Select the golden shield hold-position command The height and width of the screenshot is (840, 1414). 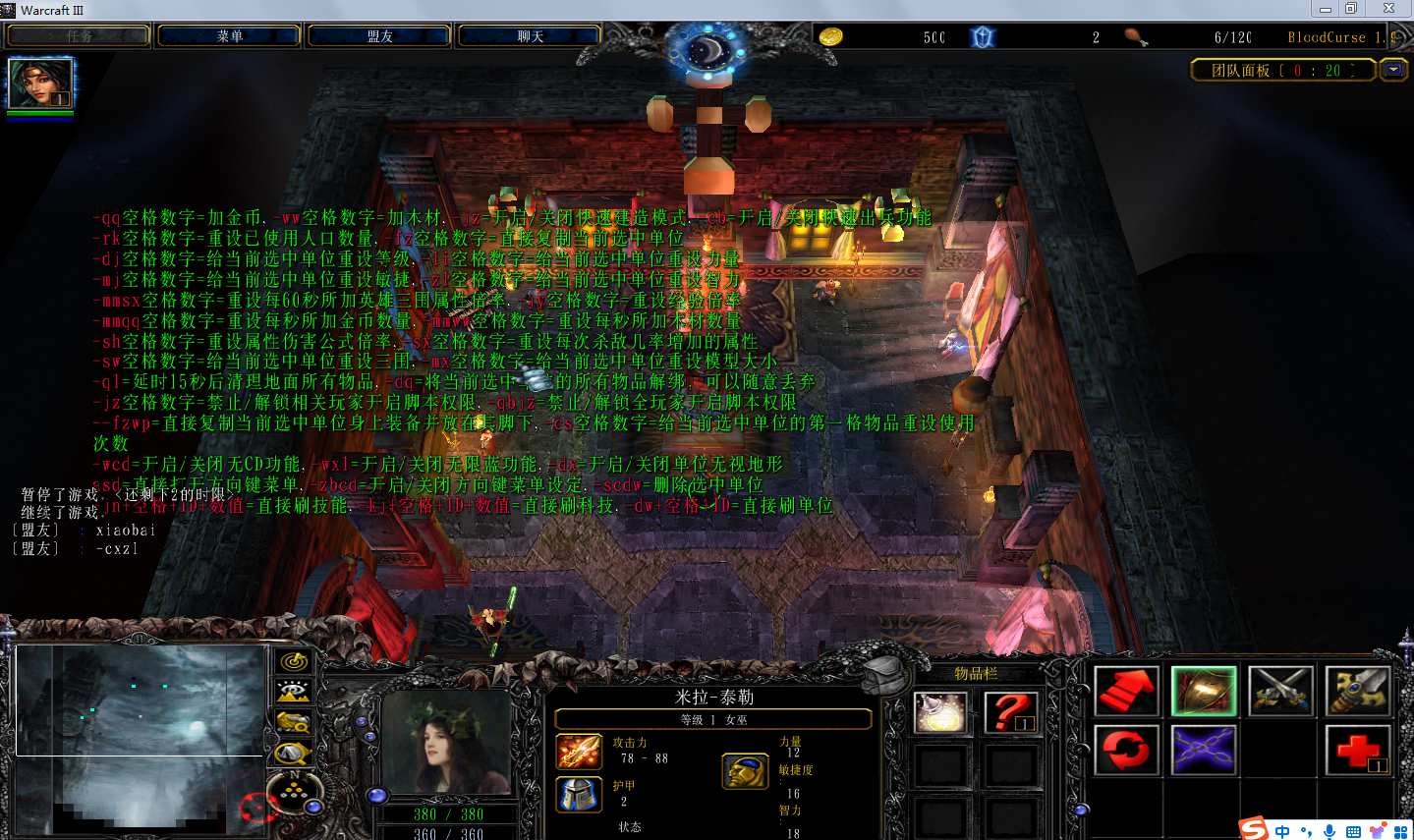[1203, 691]
